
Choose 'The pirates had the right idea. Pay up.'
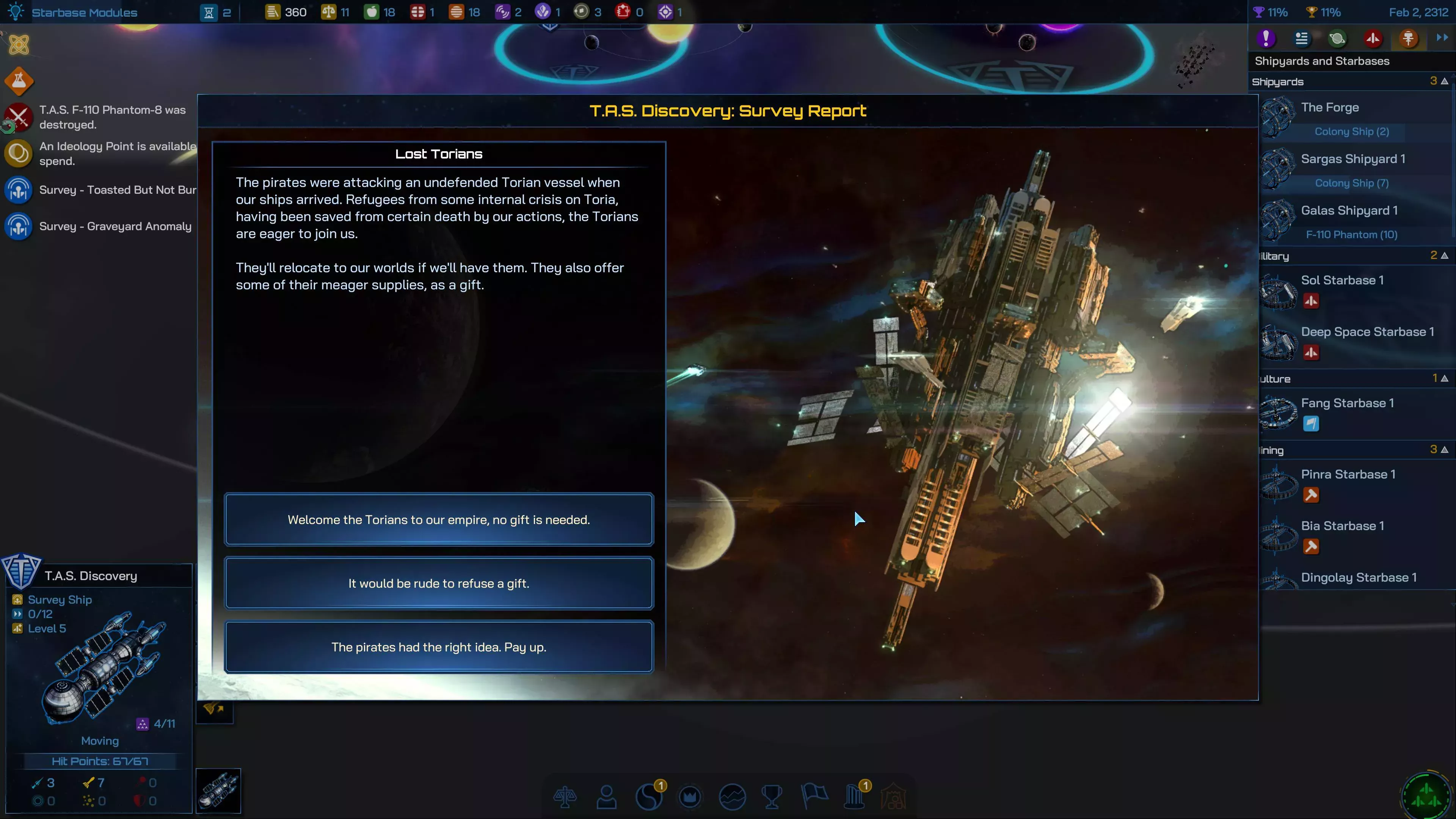[x=439, y=647]
